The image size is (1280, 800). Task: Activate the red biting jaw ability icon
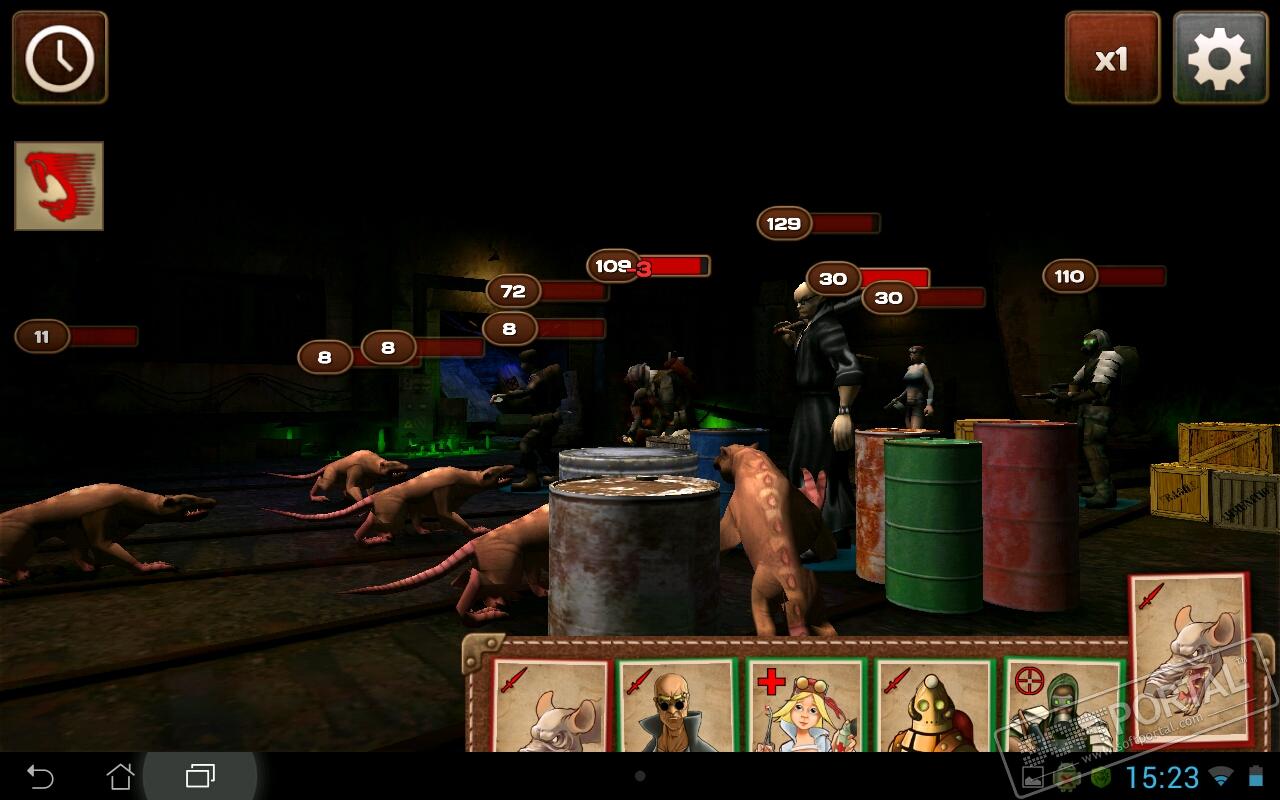point(59,186)
